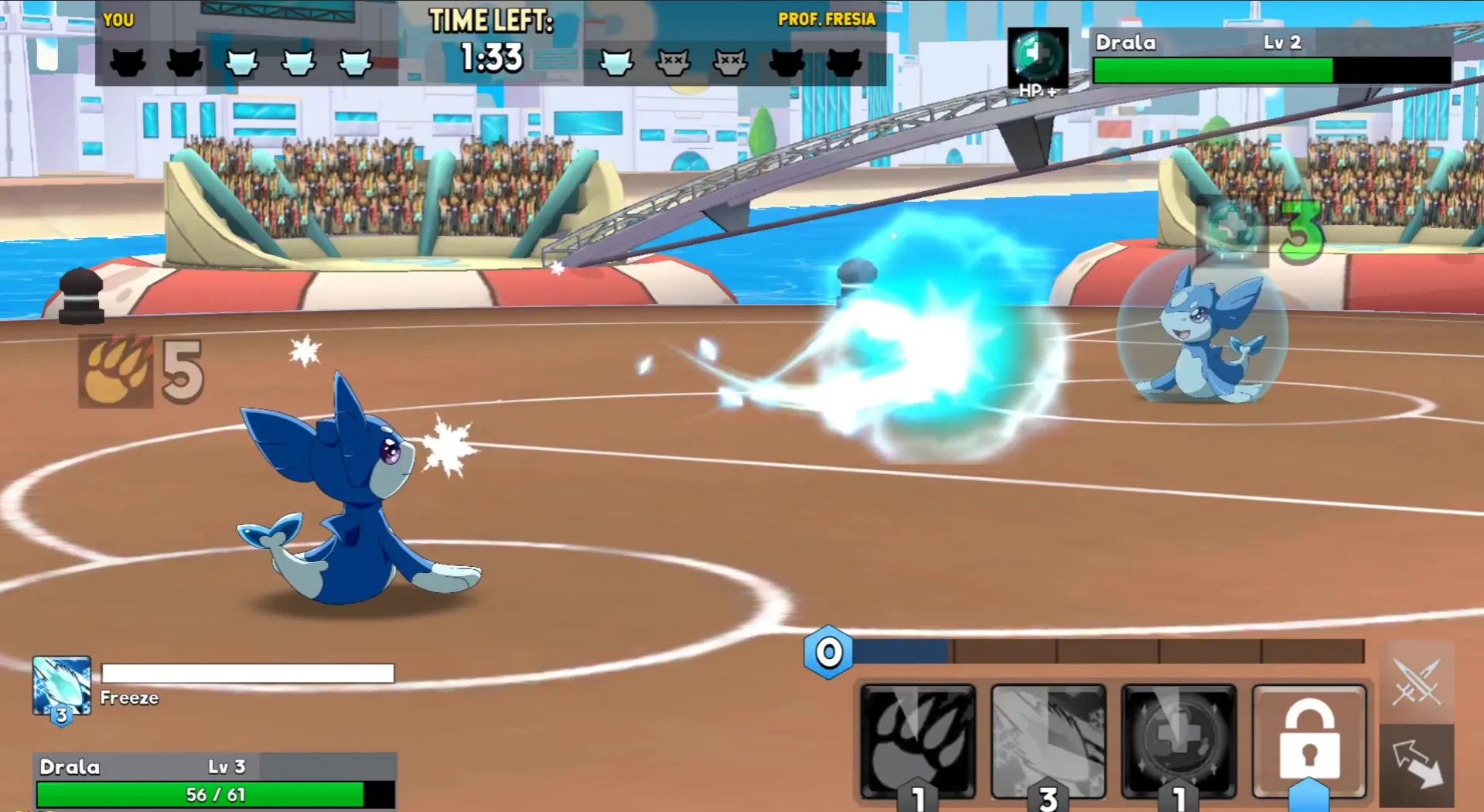This screenshot has width=1484, height=812.
Task: Tap the crossed swords button
Action: point(1417,682)
